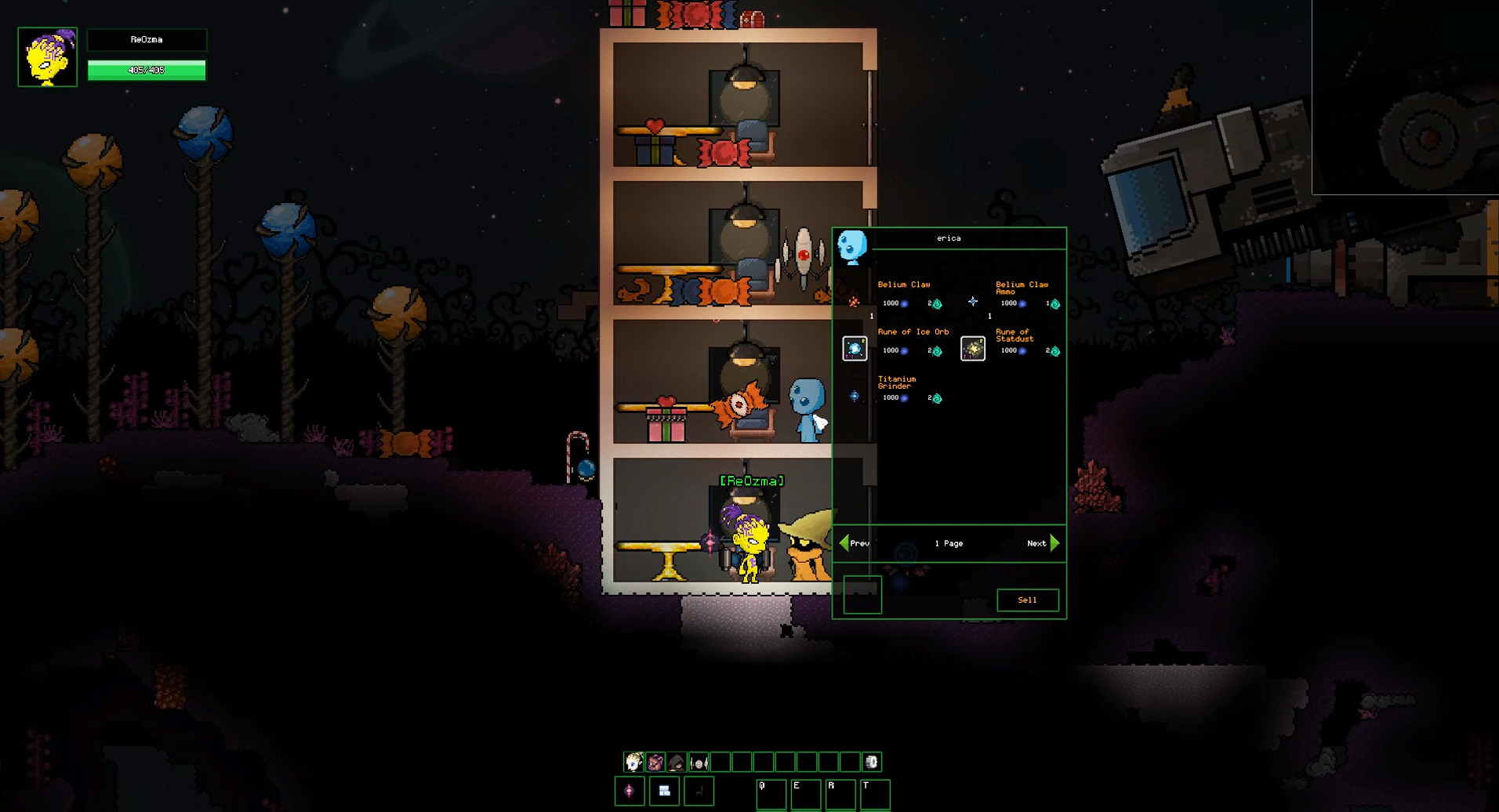This screenshot has height=812, width=1499.
Task: Select the brown bear head hotbar slot
Action: click(655, 762)
